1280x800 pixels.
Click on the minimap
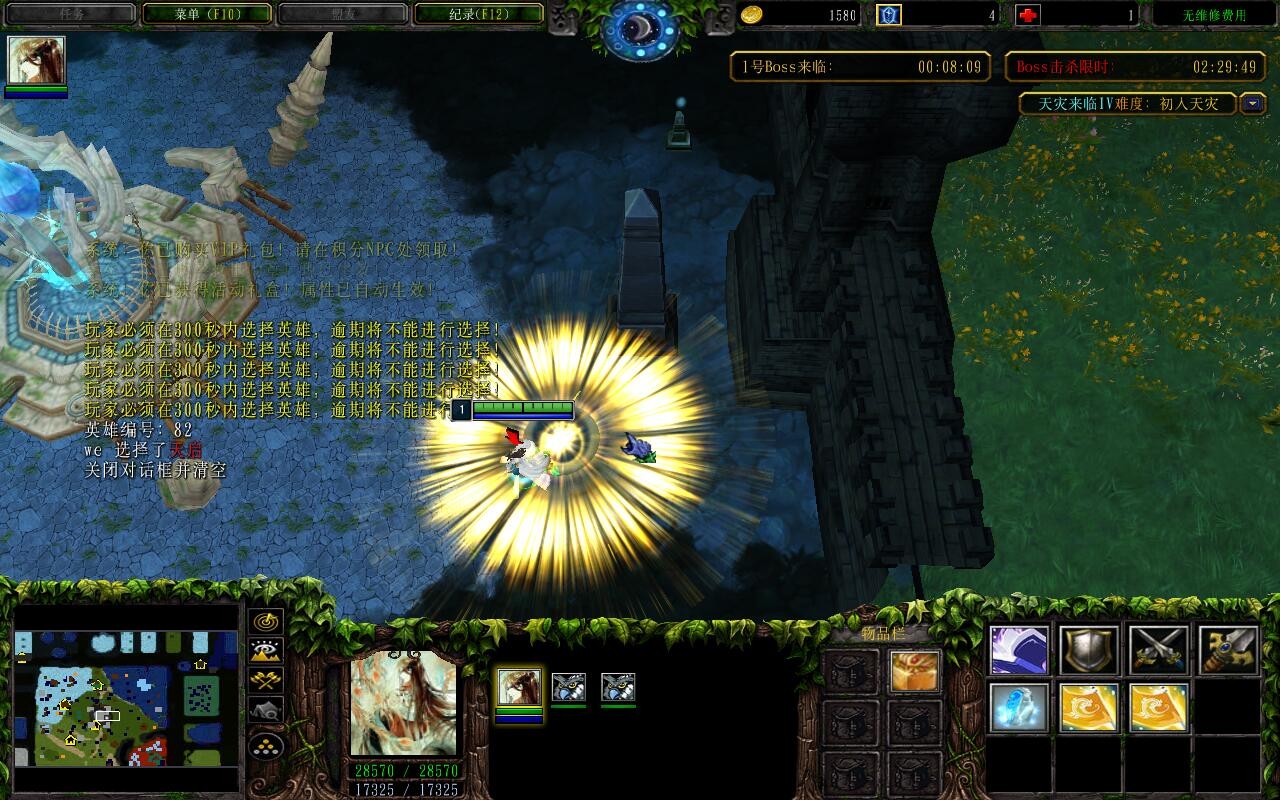pos(126,697)
